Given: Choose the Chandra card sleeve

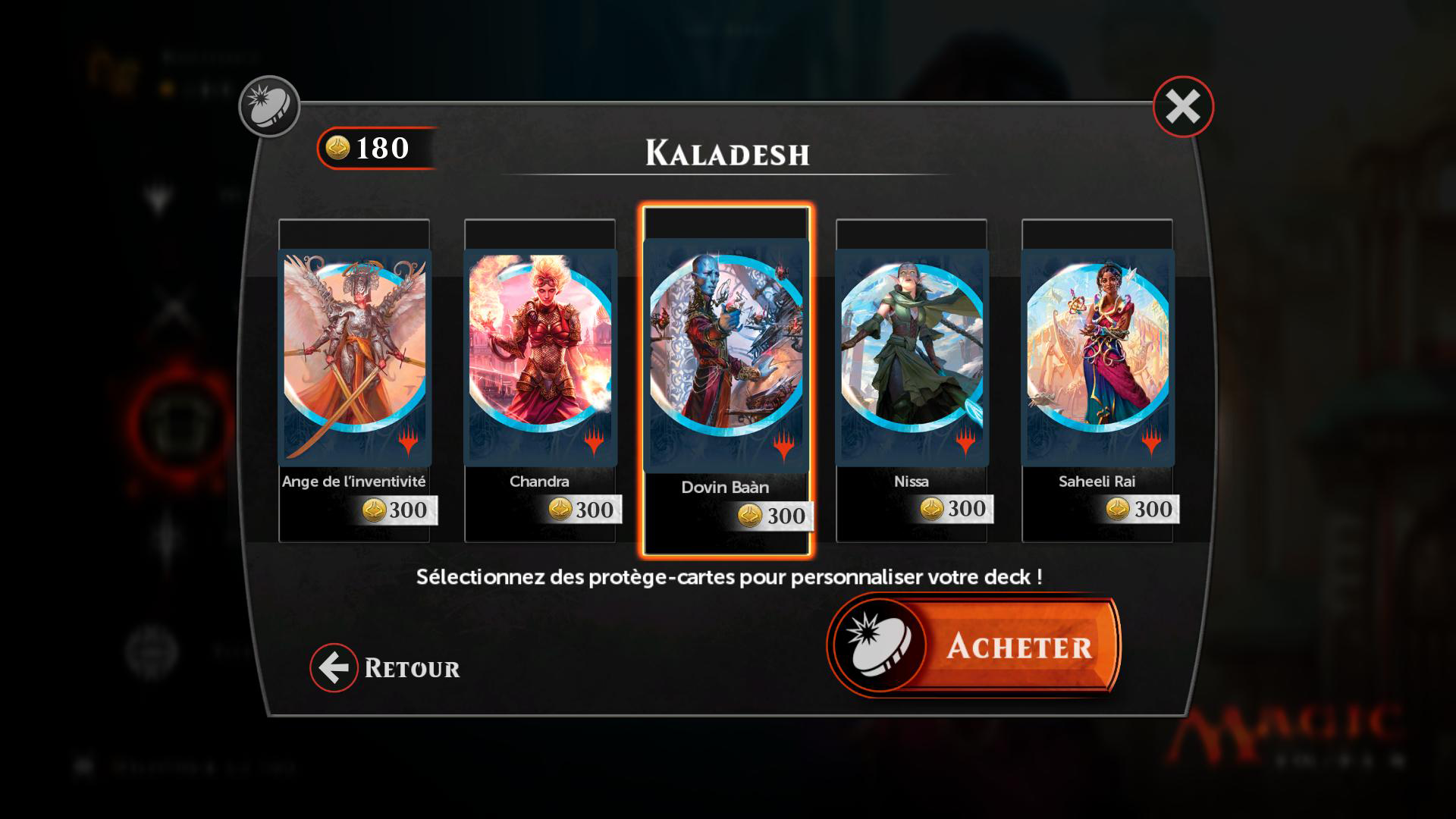Looking at the screenshot, I should [x=540, y=357].
